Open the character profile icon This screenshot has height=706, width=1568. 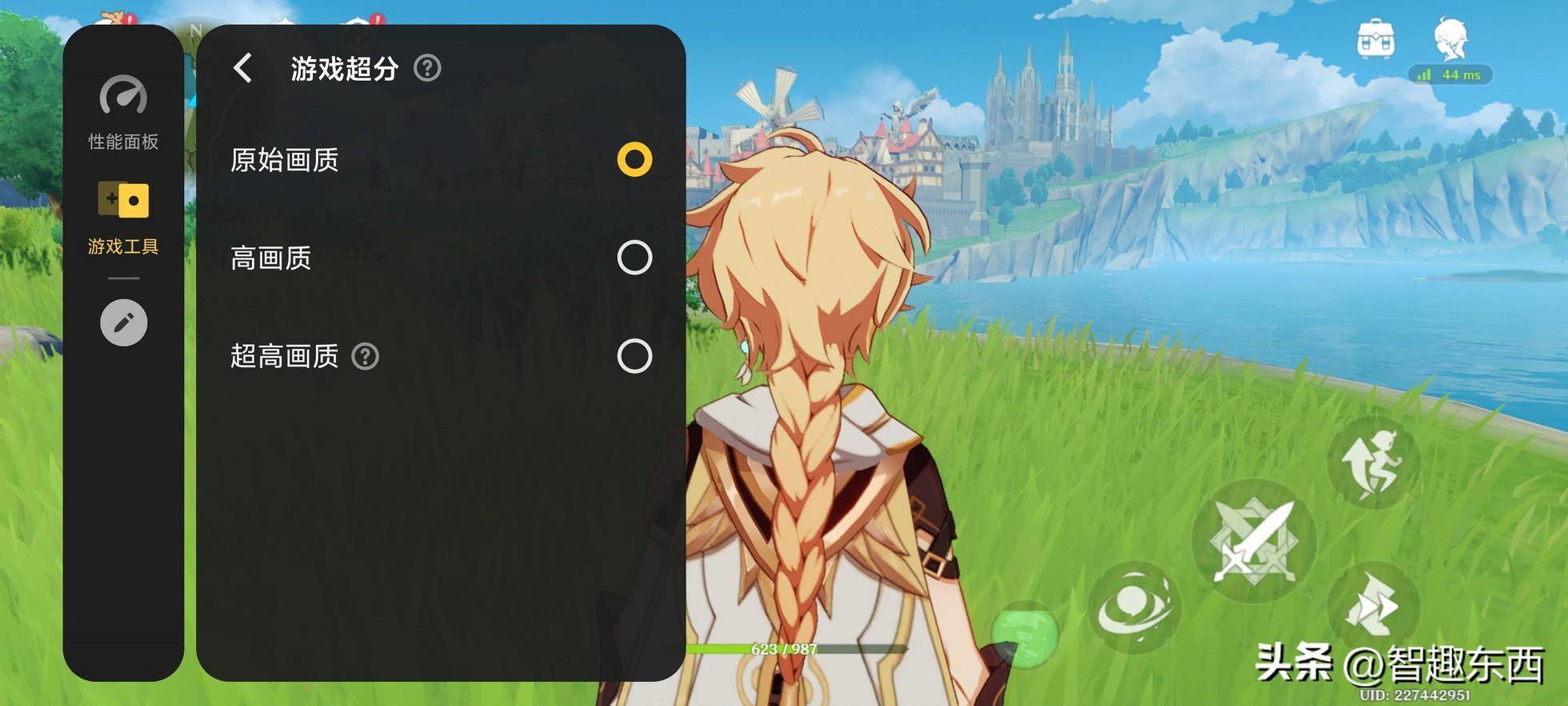point(1450,40)
